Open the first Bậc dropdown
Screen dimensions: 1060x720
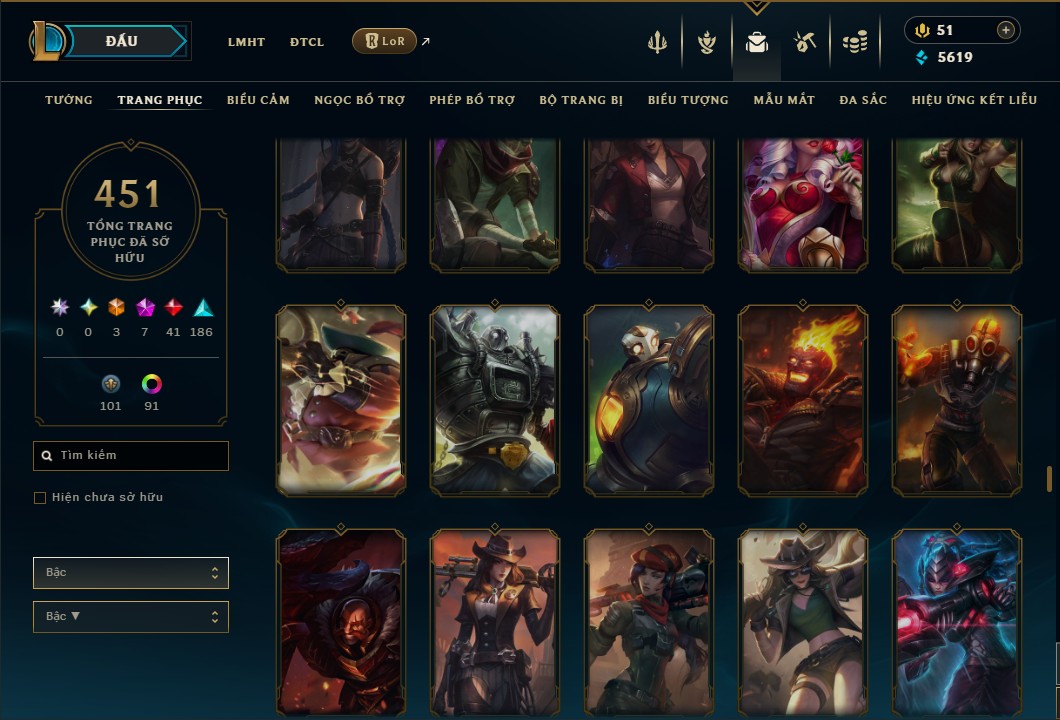pyautogui.click(x=131, y=573)
